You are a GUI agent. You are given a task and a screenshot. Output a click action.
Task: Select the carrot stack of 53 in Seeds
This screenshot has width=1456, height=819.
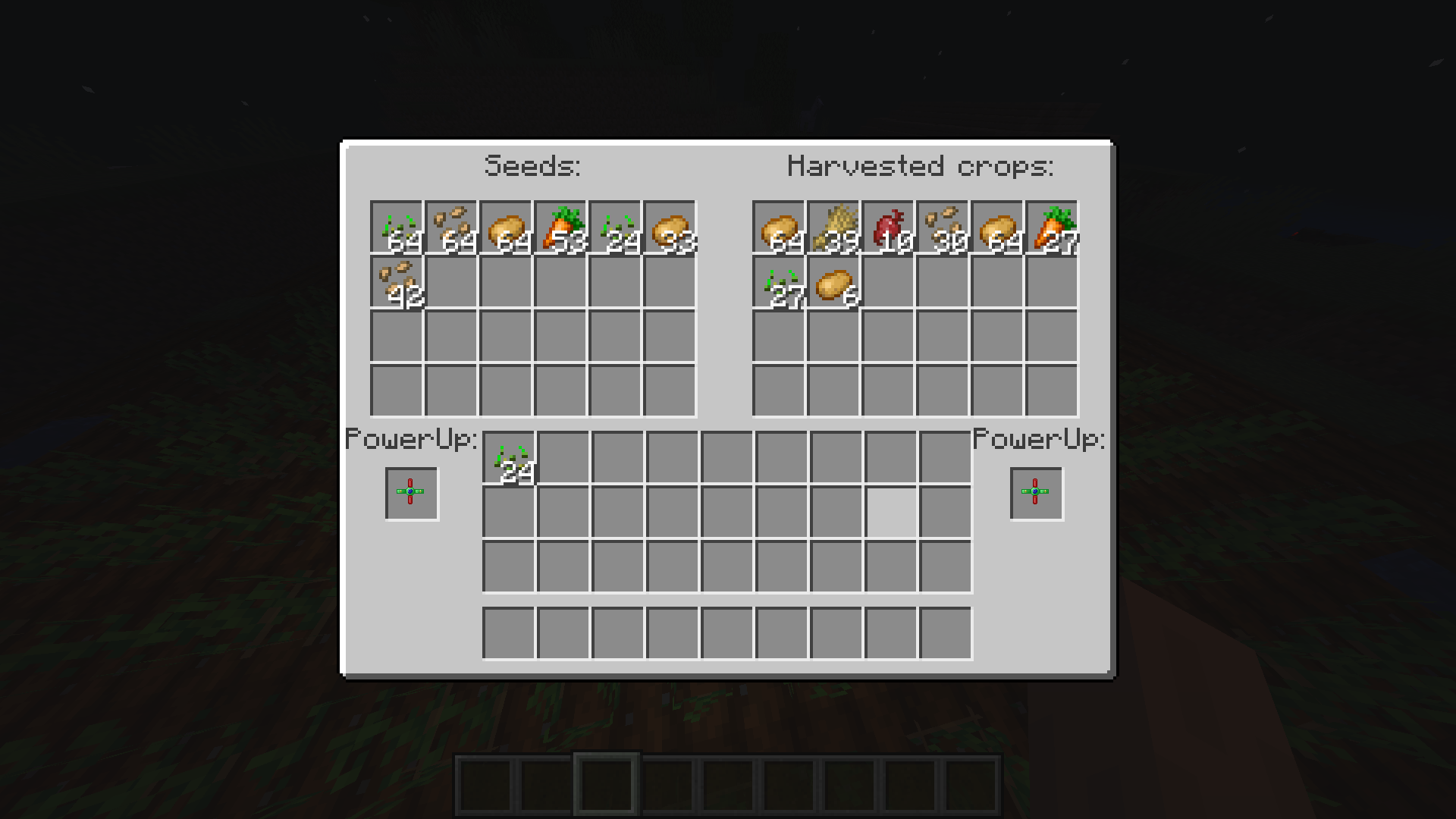(x=562, y=227)
